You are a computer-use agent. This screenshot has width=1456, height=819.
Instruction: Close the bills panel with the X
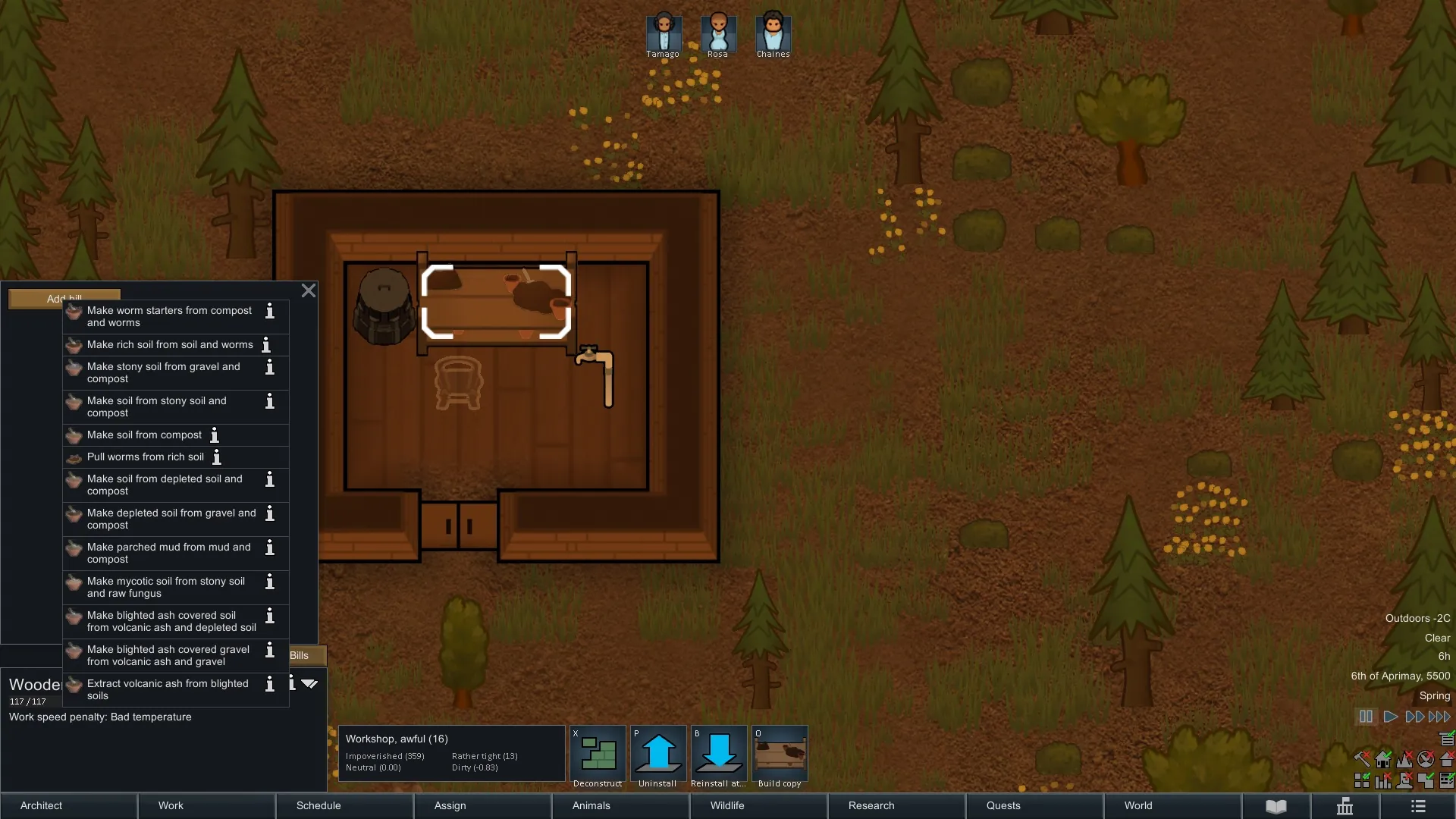tap(308, 290)
